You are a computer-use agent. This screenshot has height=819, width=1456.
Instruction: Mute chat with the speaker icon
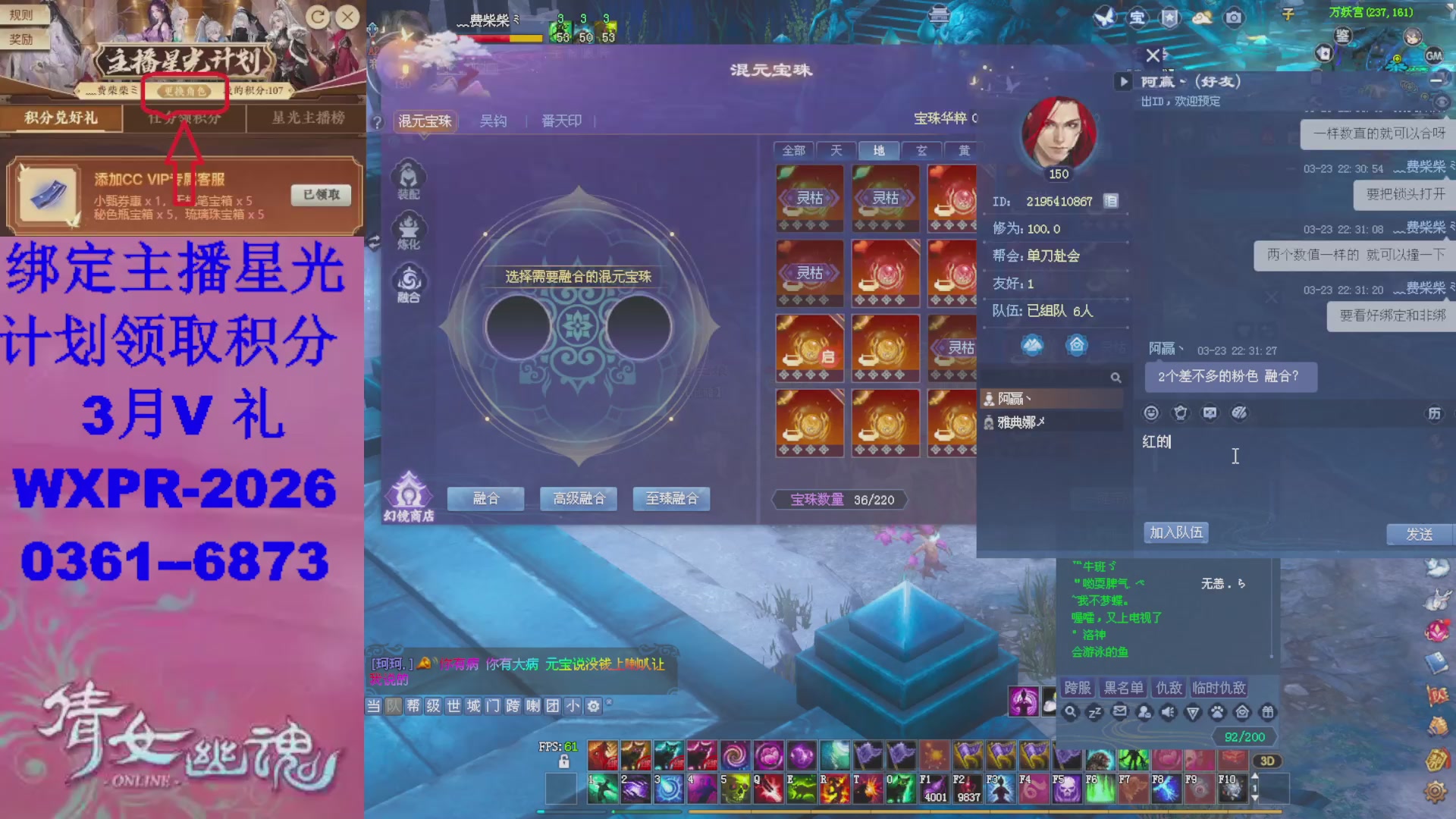pyautogui.click(x=1168, y=711)
